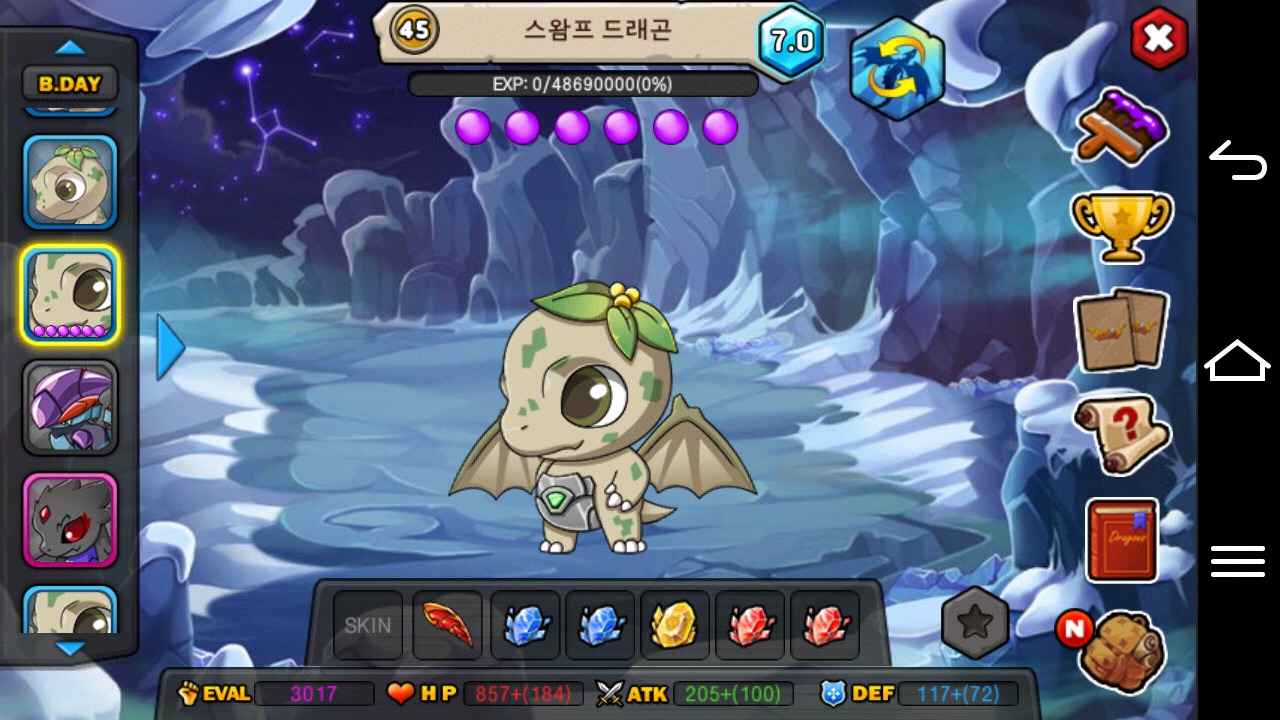
Task: Open the dragon swap hexagon icon
Action: [x=896, y=68]
